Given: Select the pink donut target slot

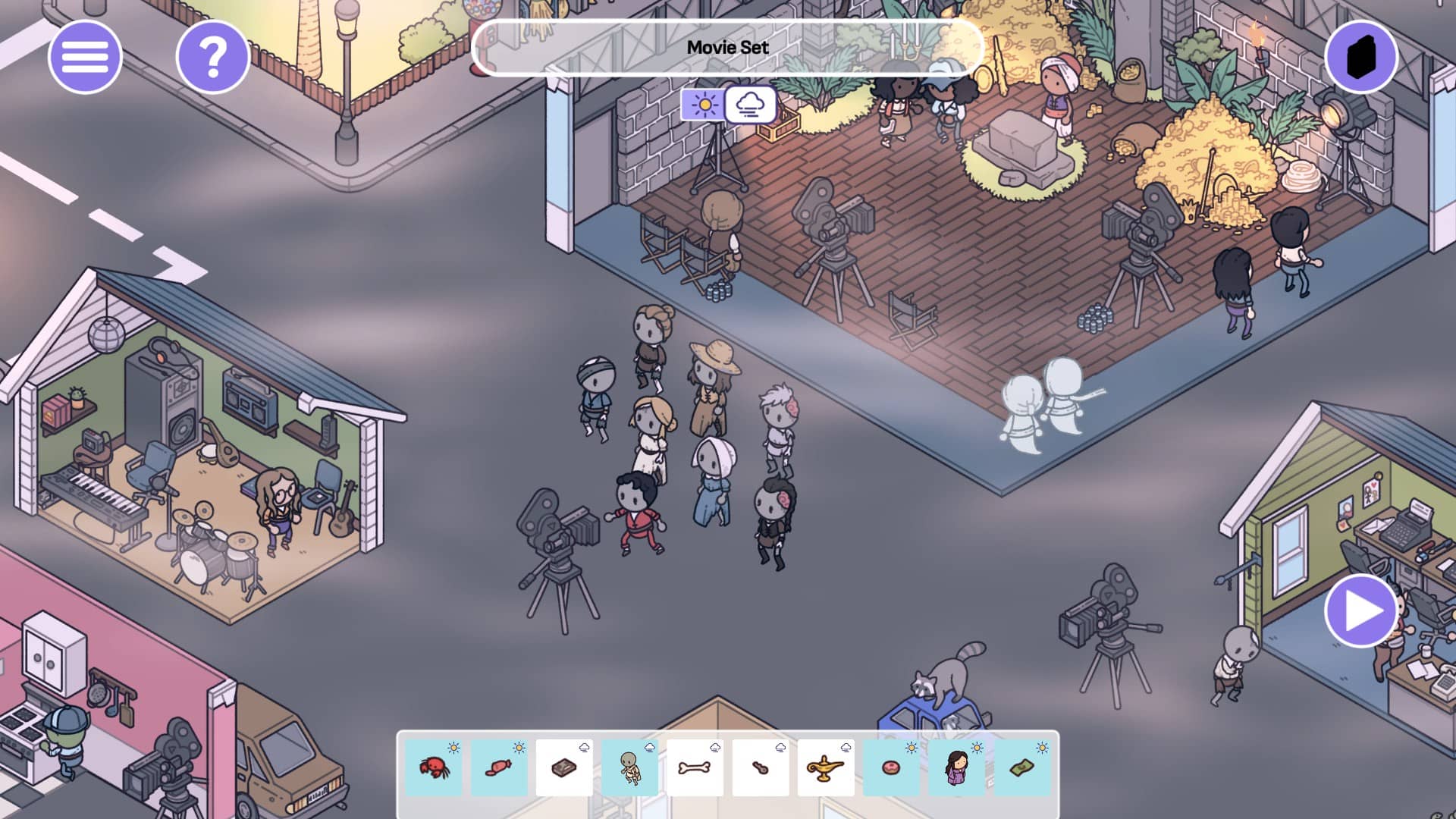Looking at the screenshot, I should (892, 767).
